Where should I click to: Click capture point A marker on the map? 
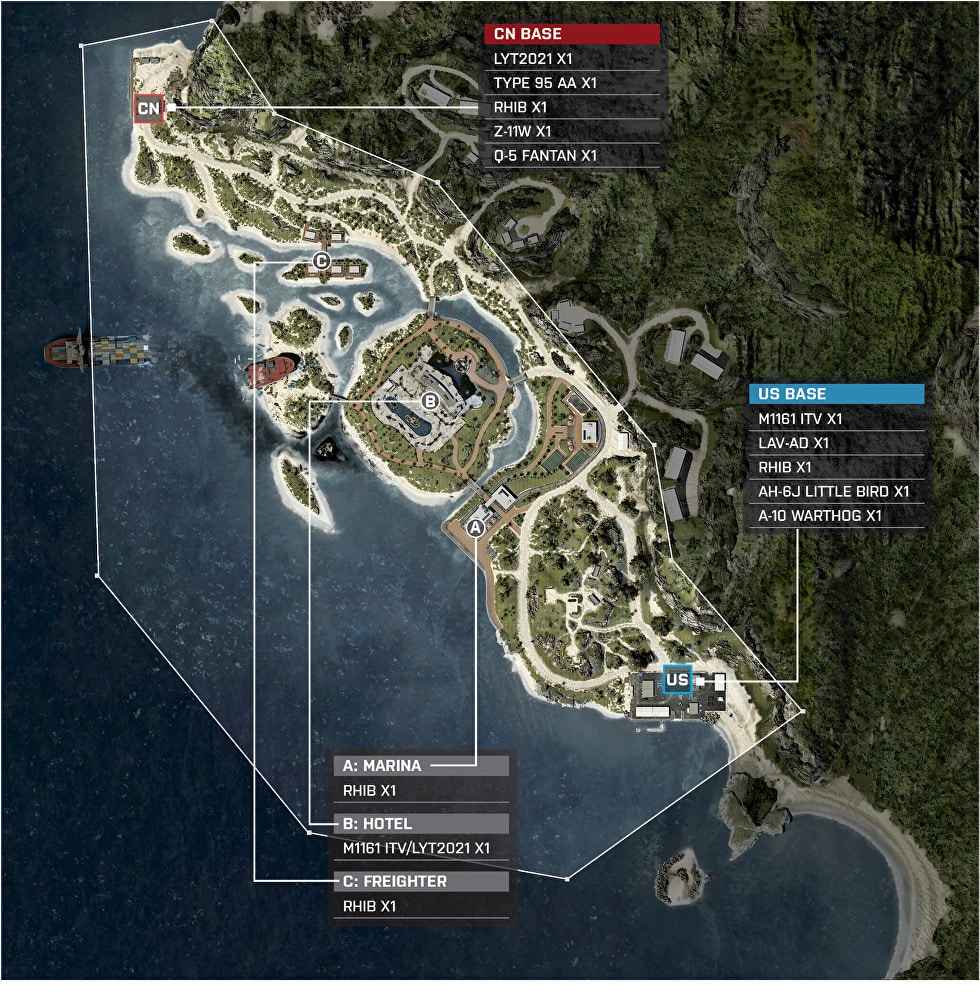[476, 526]
